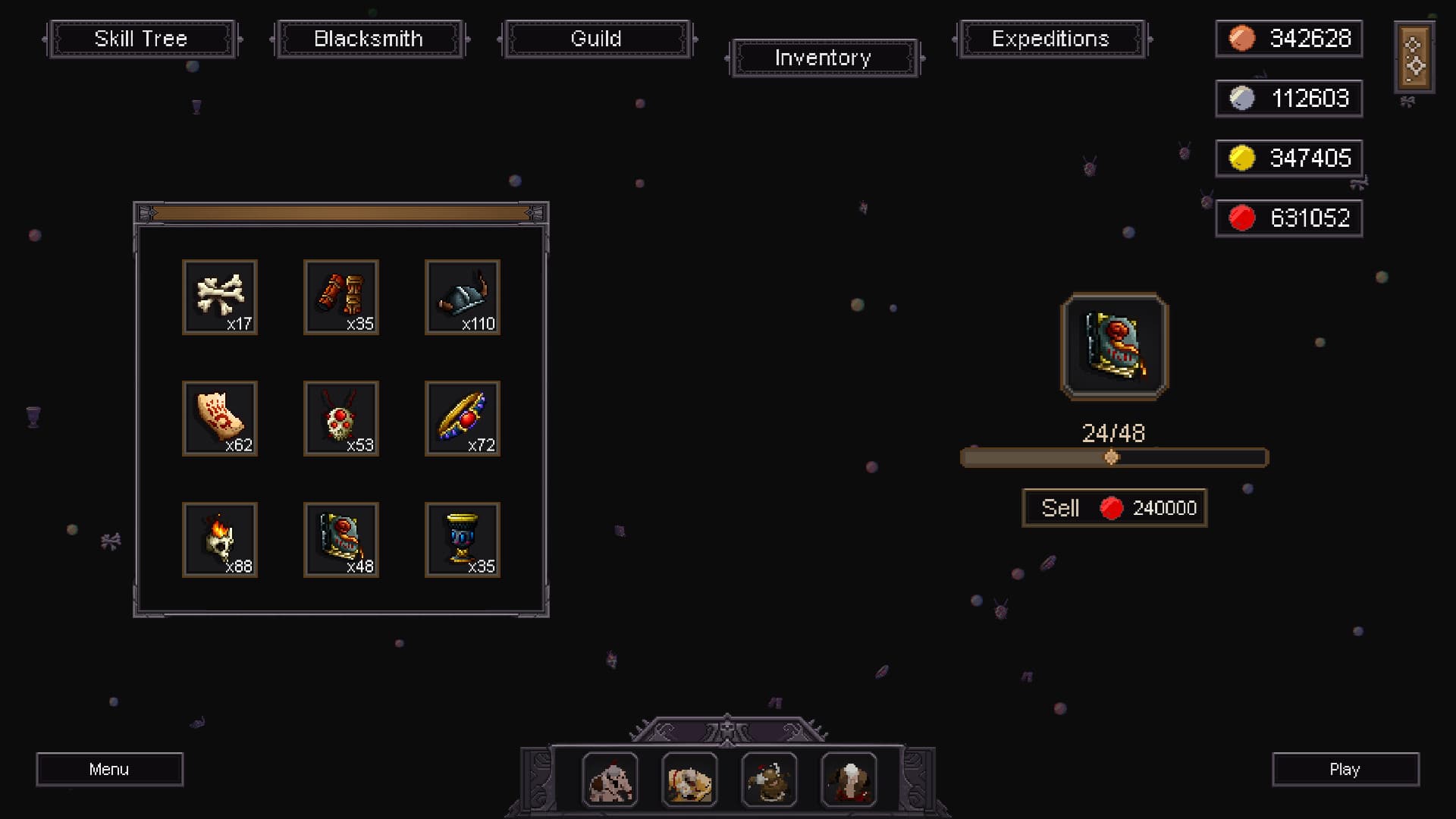Select the bones item stack x17
The height and width of the screenshot is (819, 1456).
(x=219, y=297)
